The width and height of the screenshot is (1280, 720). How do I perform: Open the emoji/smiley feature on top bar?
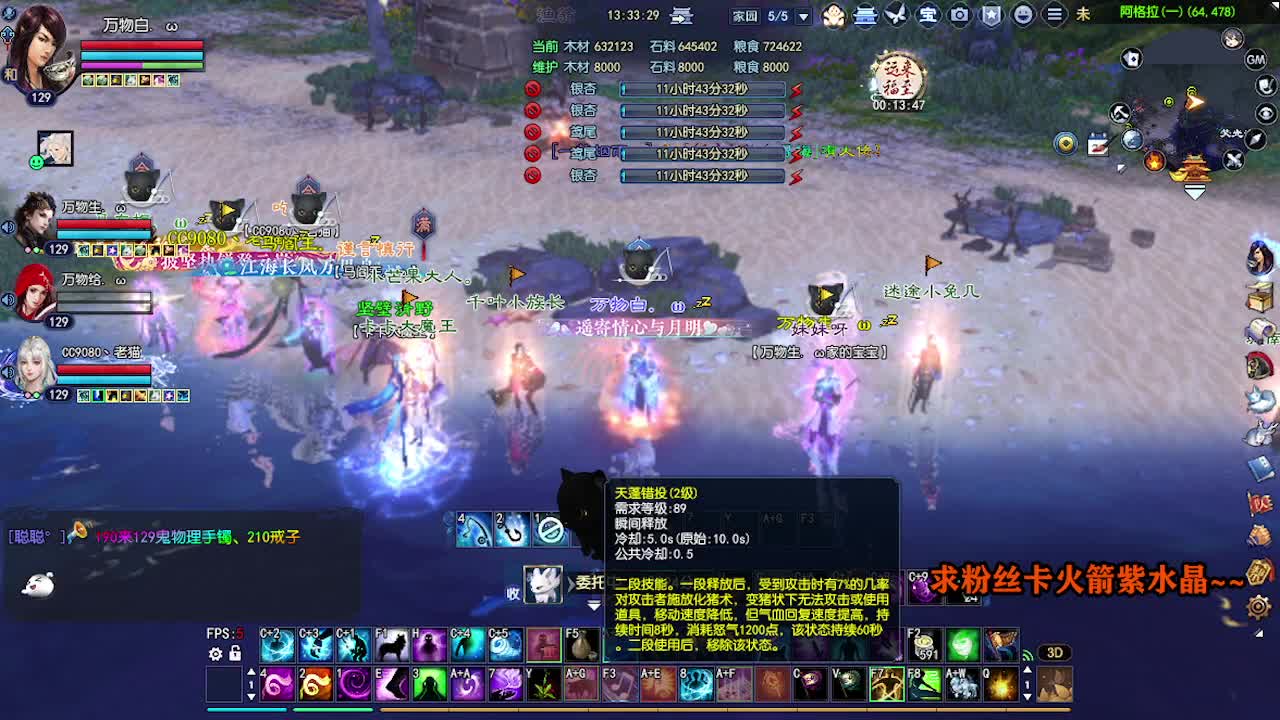[1022, 15]
